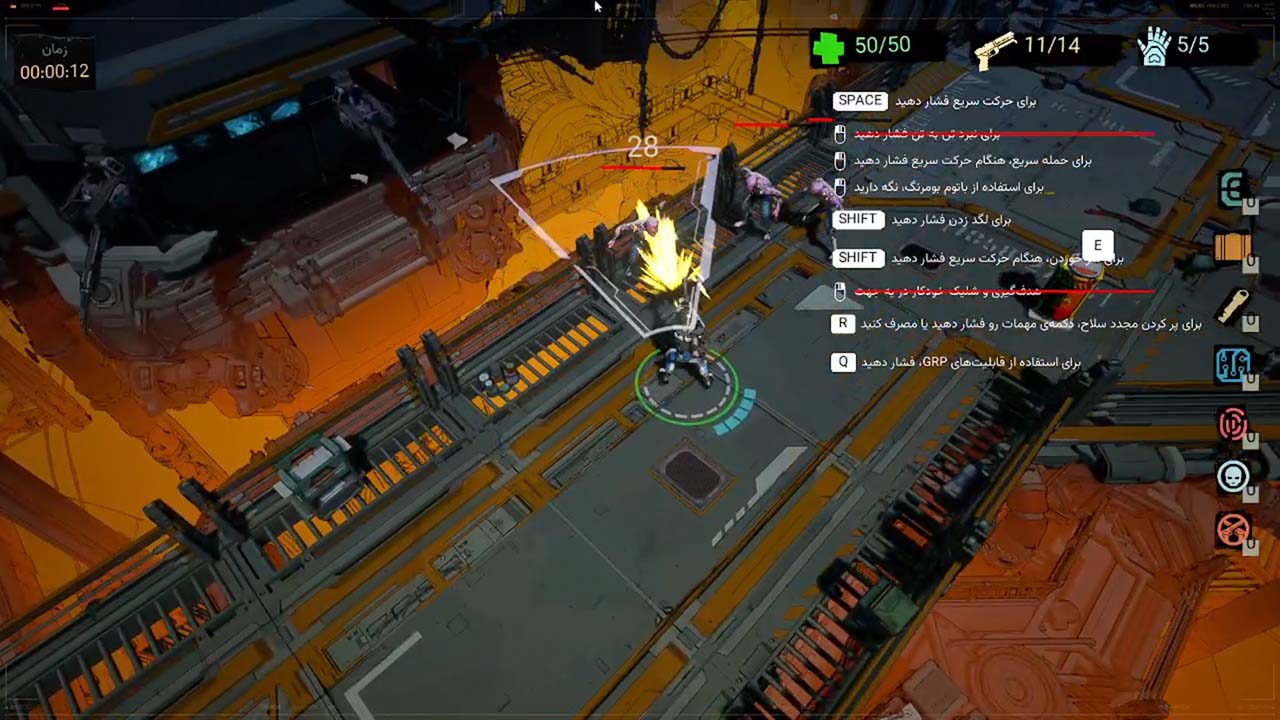Open the orange briefcase icon
This screenshot has width=1280, height=720.
[1233, 247]
